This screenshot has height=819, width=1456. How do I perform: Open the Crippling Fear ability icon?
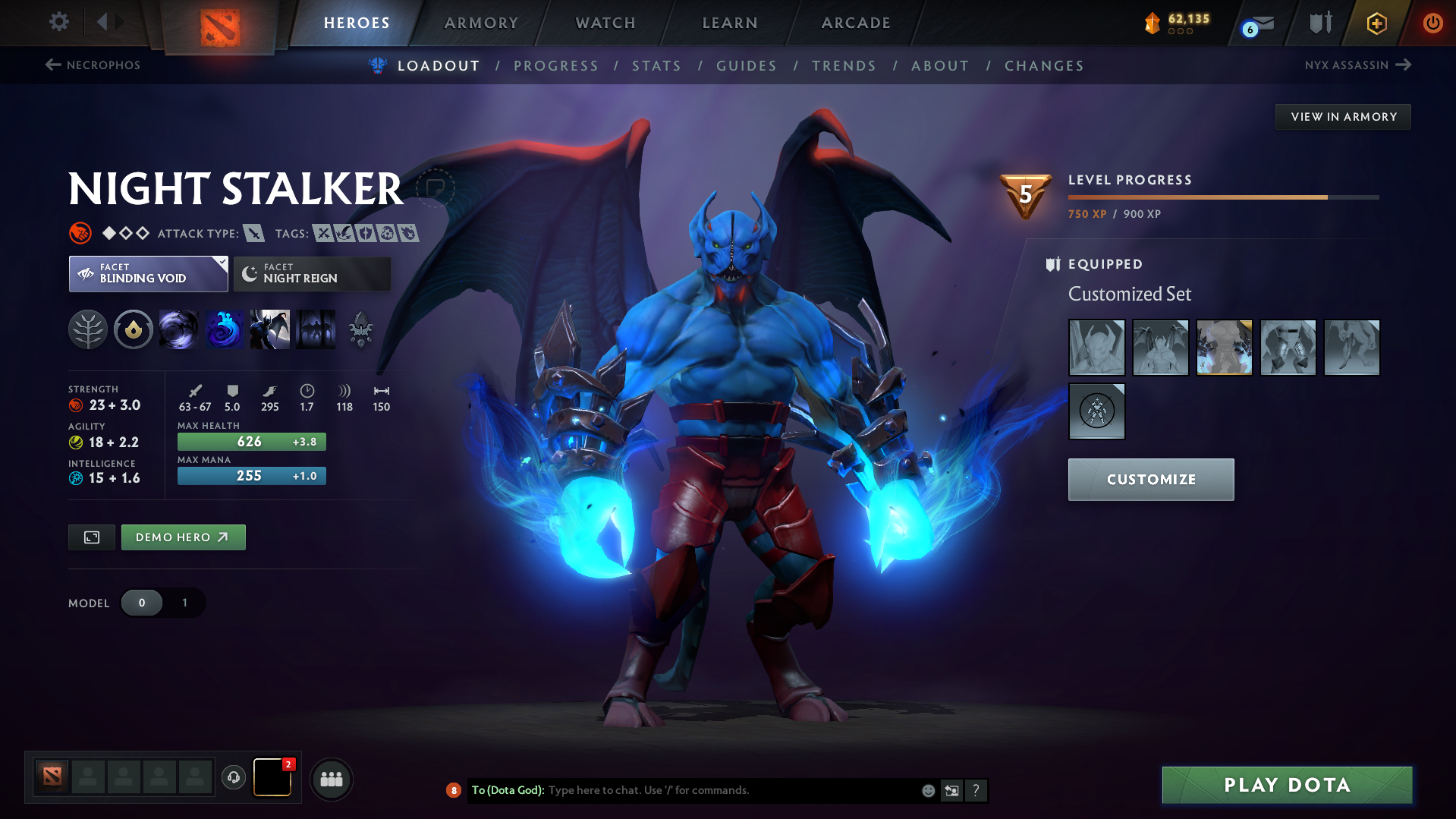pyautogui.click(x=225, y=329)
